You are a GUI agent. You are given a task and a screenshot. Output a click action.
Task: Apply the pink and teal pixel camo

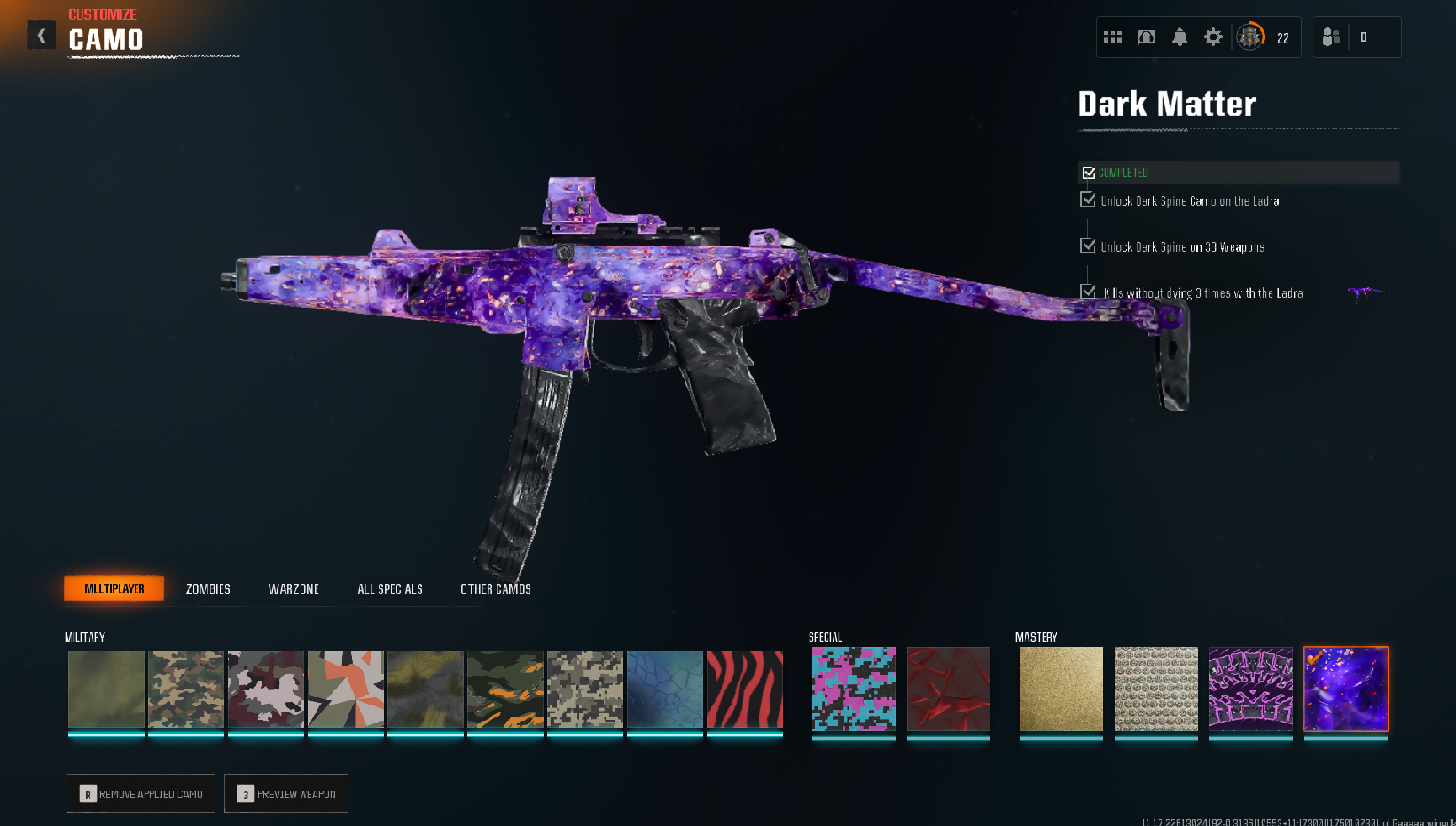coord(854,689)
